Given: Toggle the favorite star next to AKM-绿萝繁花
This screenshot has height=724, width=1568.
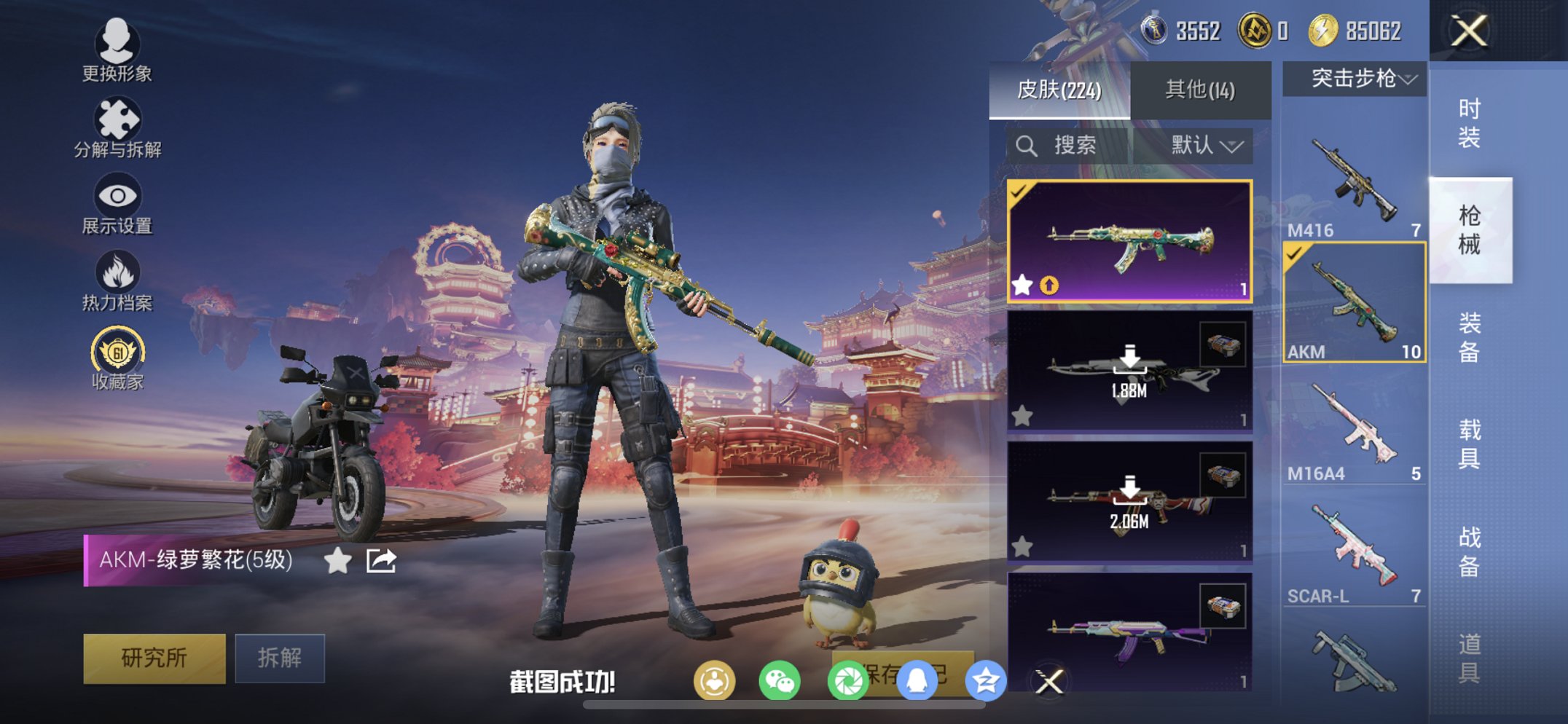Looking at the screenshot, I should 337,561.
